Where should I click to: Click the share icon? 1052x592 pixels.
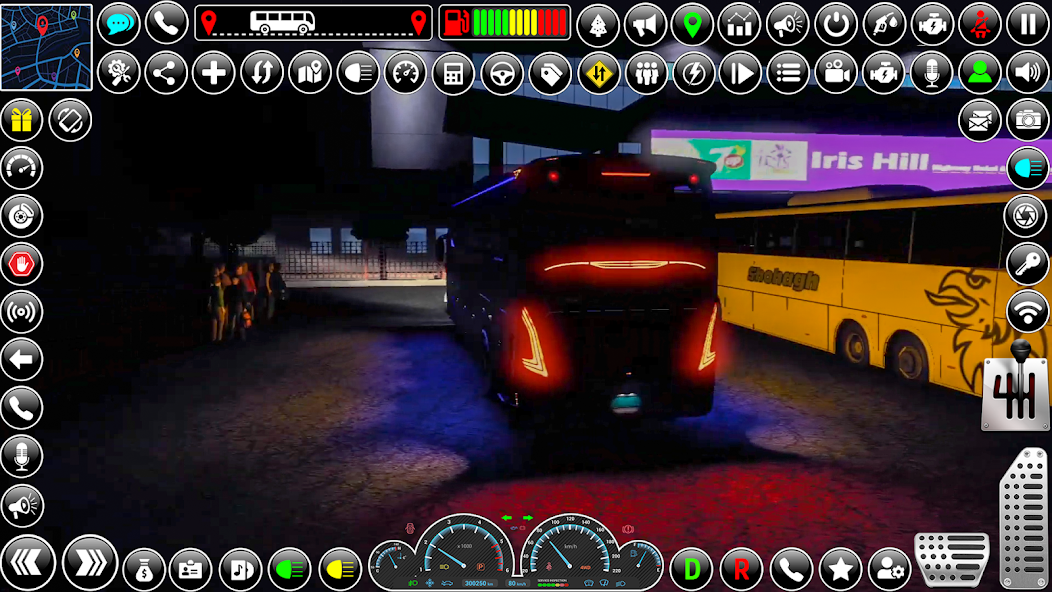pyautogui.click(x=166, y=73)
